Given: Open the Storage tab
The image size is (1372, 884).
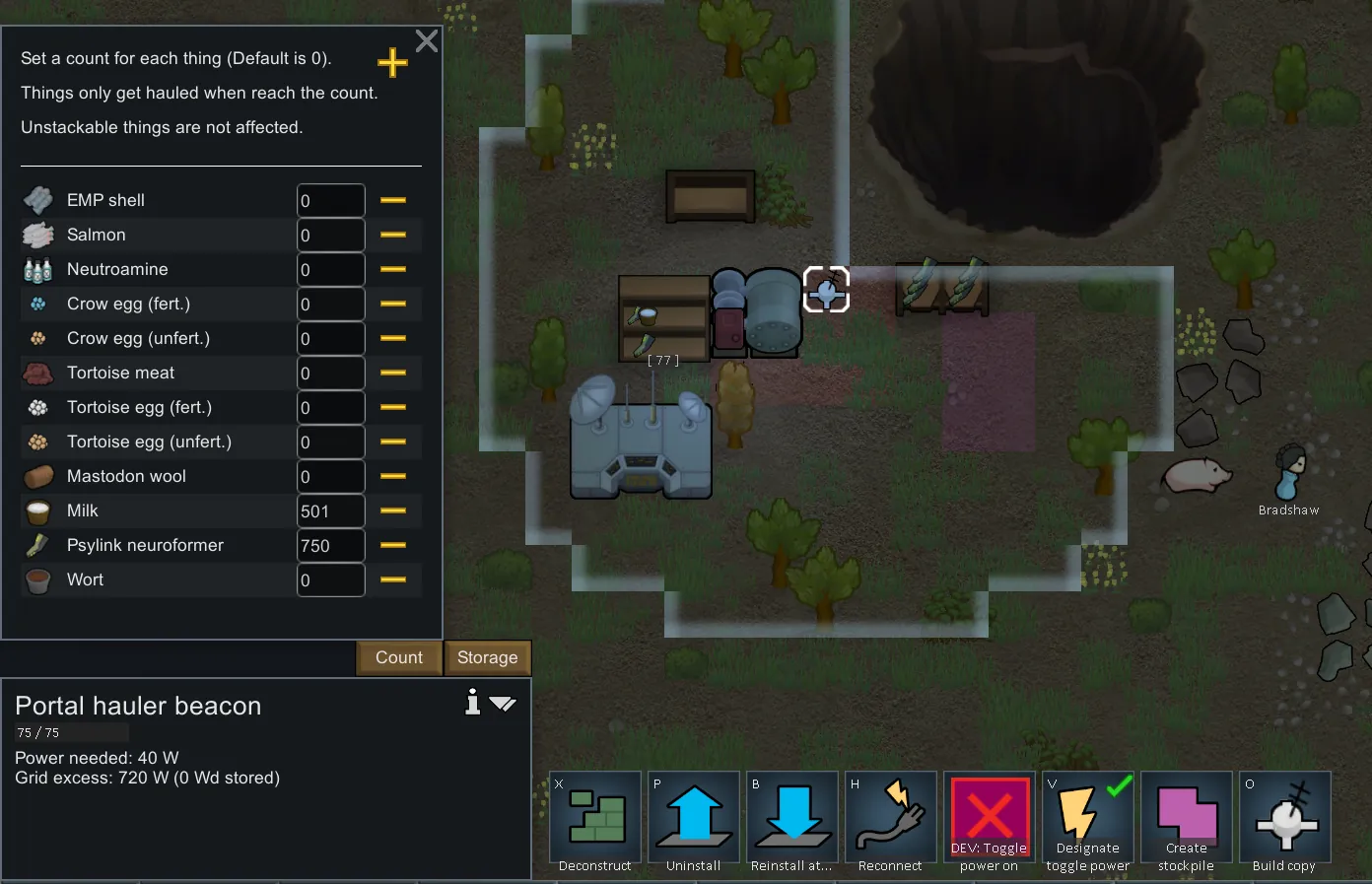Looking at the screenshot, I should pyautogui.click(x=488, y=657).
